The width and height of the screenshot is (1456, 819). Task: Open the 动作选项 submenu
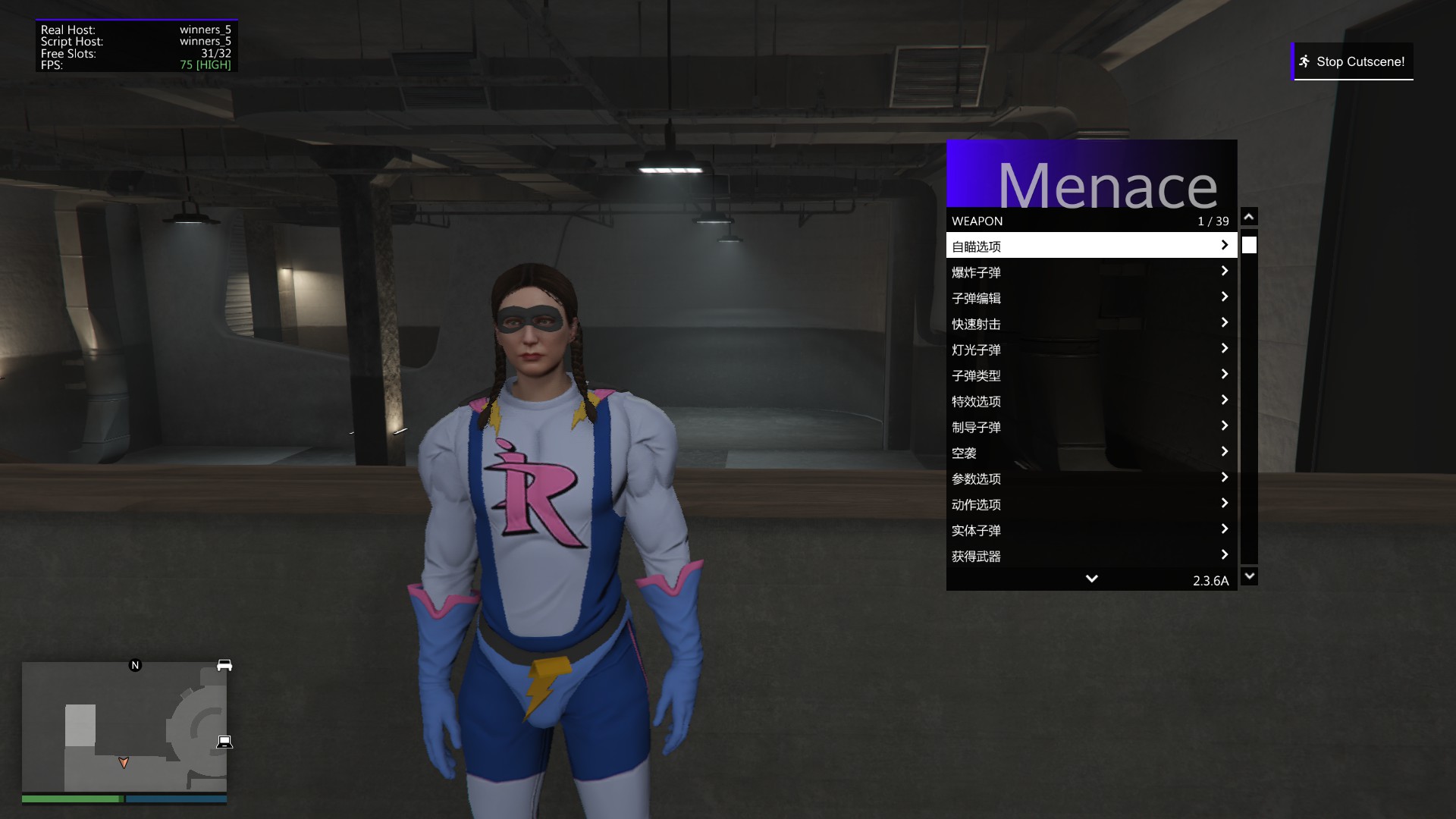point(1090,504)
